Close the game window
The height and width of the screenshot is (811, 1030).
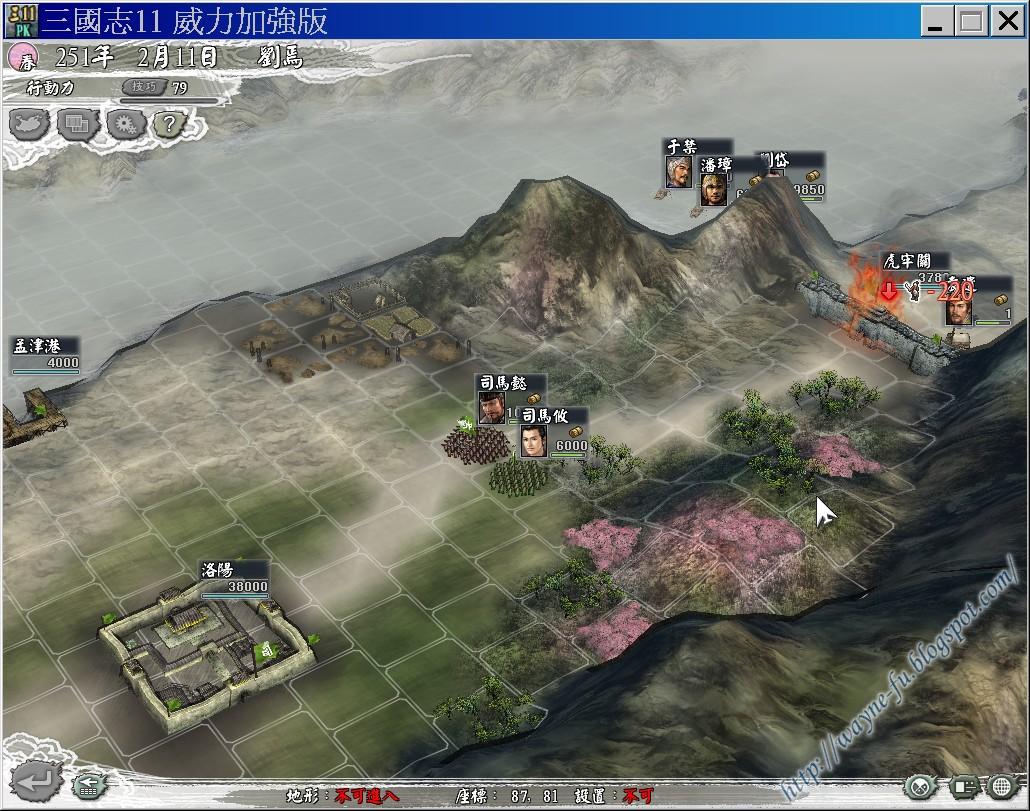1004,19
